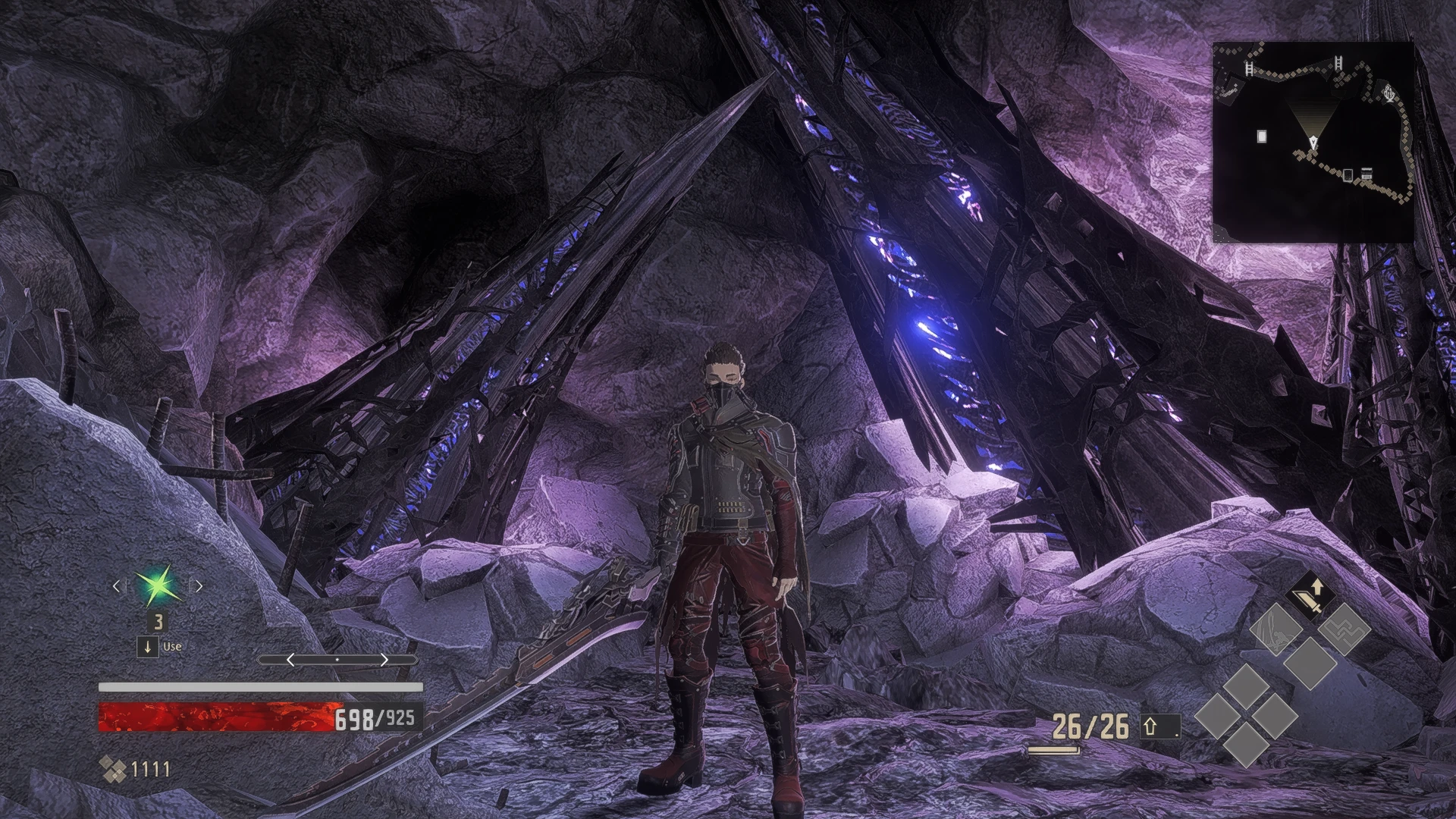
Task: Cycle to the previous quick item with left arrow
Action: tap(117, 585)
